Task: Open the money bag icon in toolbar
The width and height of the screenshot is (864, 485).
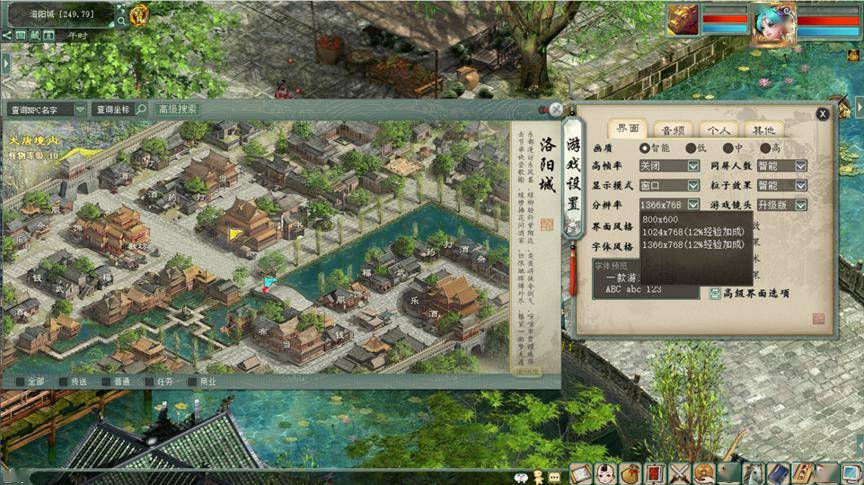Action: (x=630, y=474)
